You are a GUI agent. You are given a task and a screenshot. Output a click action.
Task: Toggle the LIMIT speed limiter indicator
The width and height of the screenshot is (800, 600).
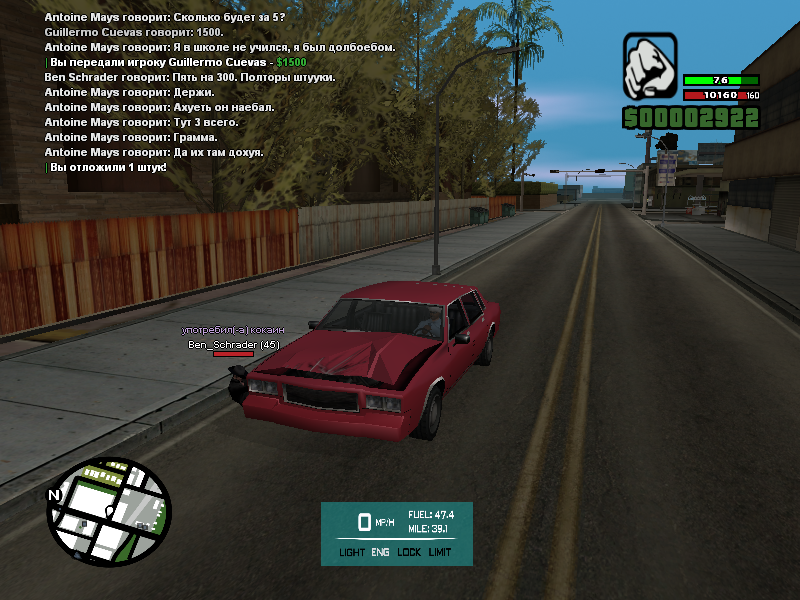[x=440, y=552]
